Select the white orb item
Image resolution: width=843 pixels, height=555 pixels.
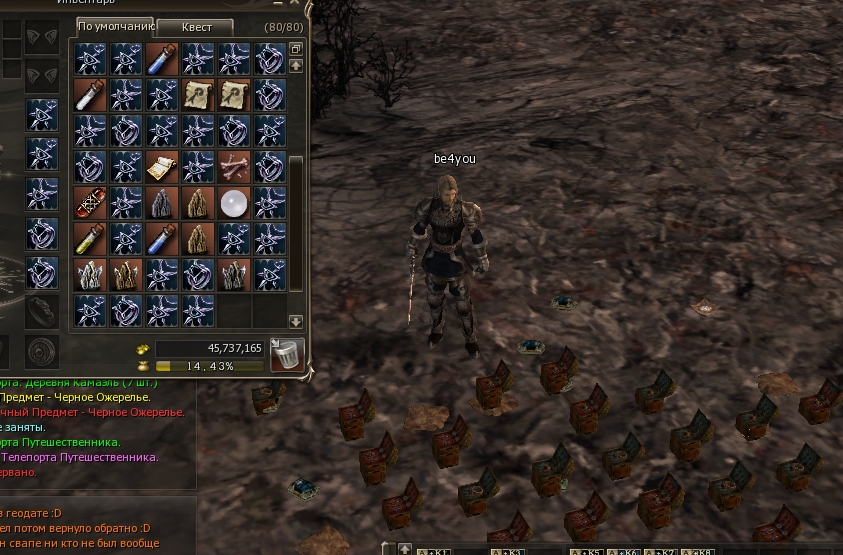(x=233, y=203)
